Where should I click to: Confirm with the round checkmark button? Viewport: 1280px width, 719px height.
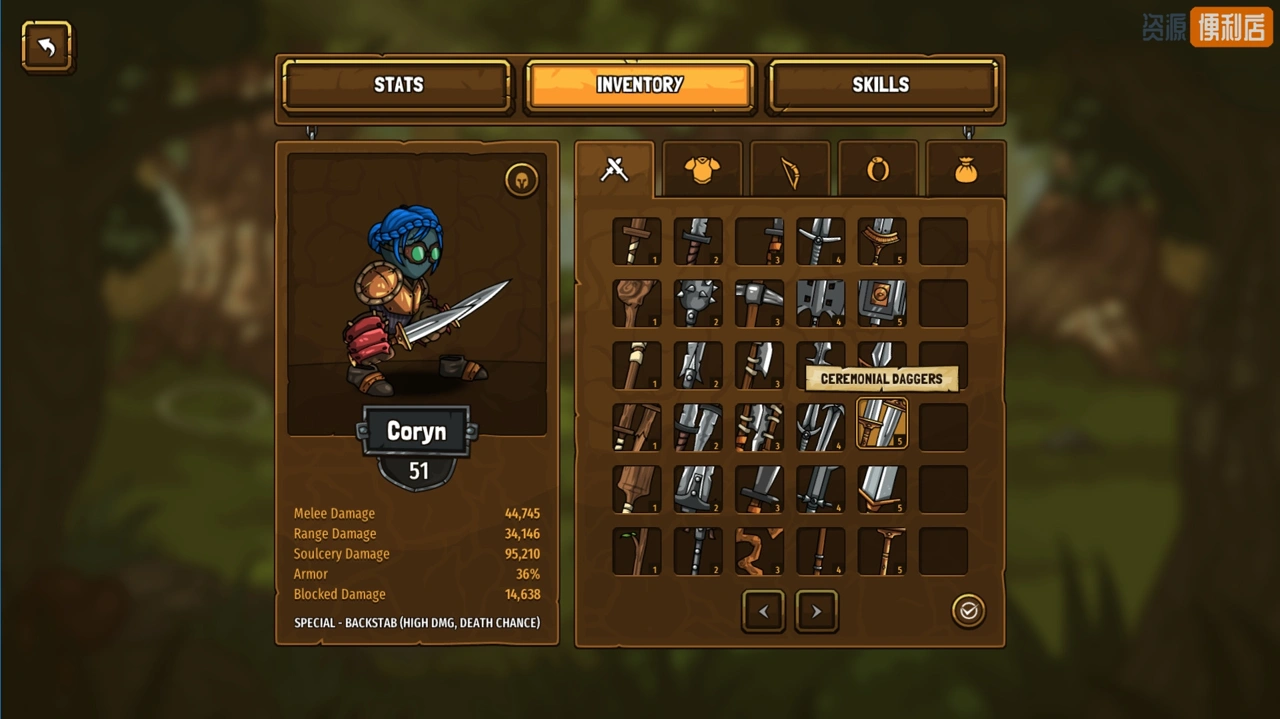(968, 611)
